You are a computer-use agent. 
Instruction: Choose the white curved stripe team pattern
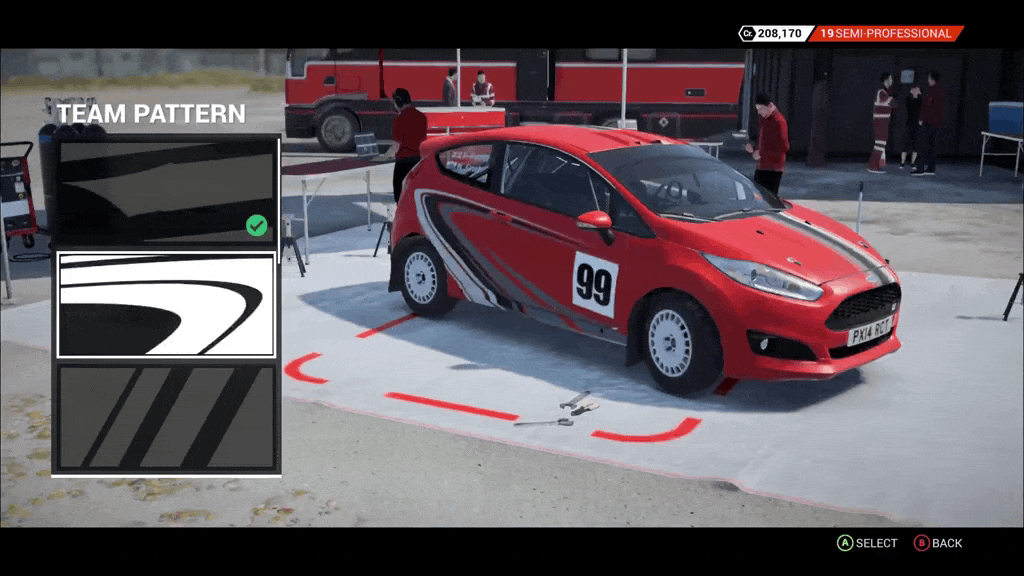click(x=166, y=305)
